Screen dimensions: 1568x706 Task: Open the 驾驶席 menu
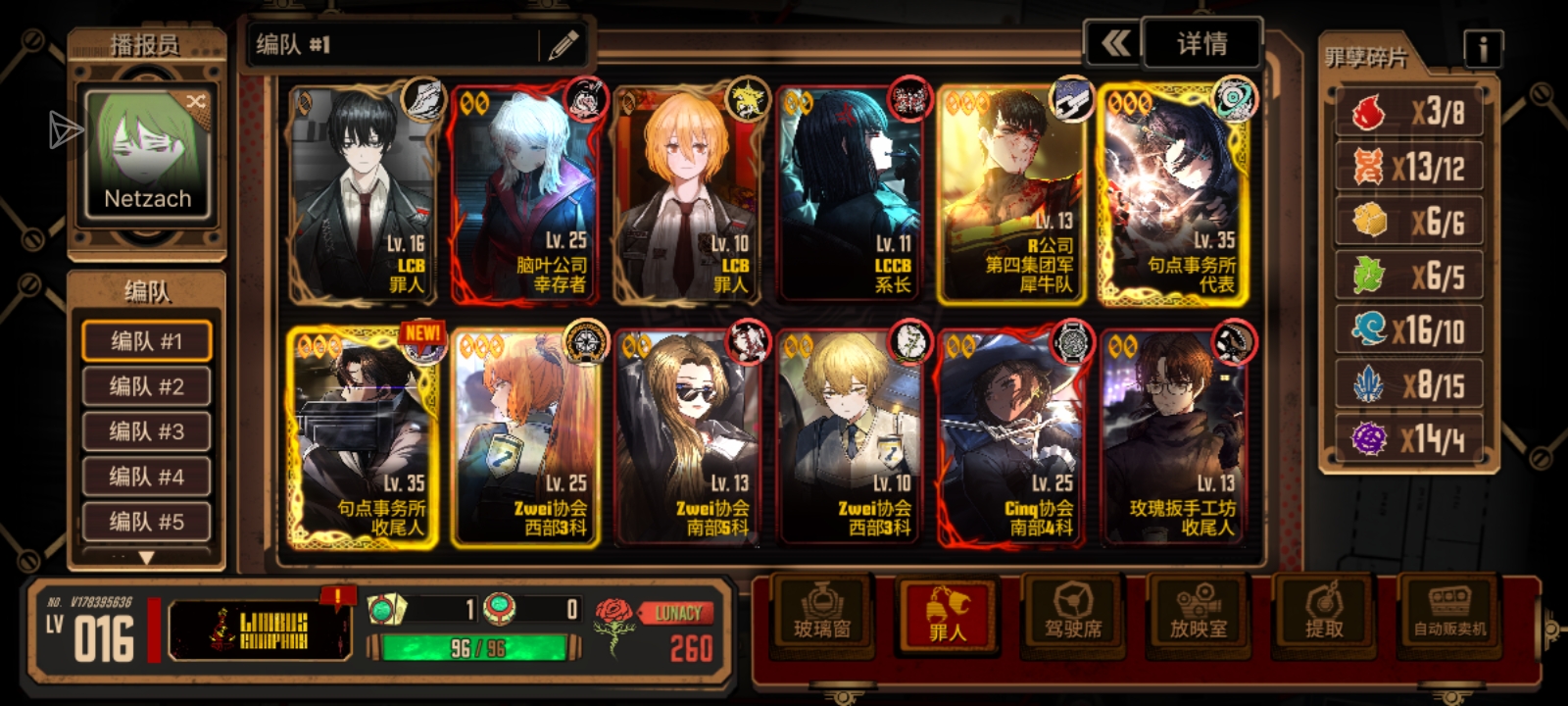(1073, 614)
